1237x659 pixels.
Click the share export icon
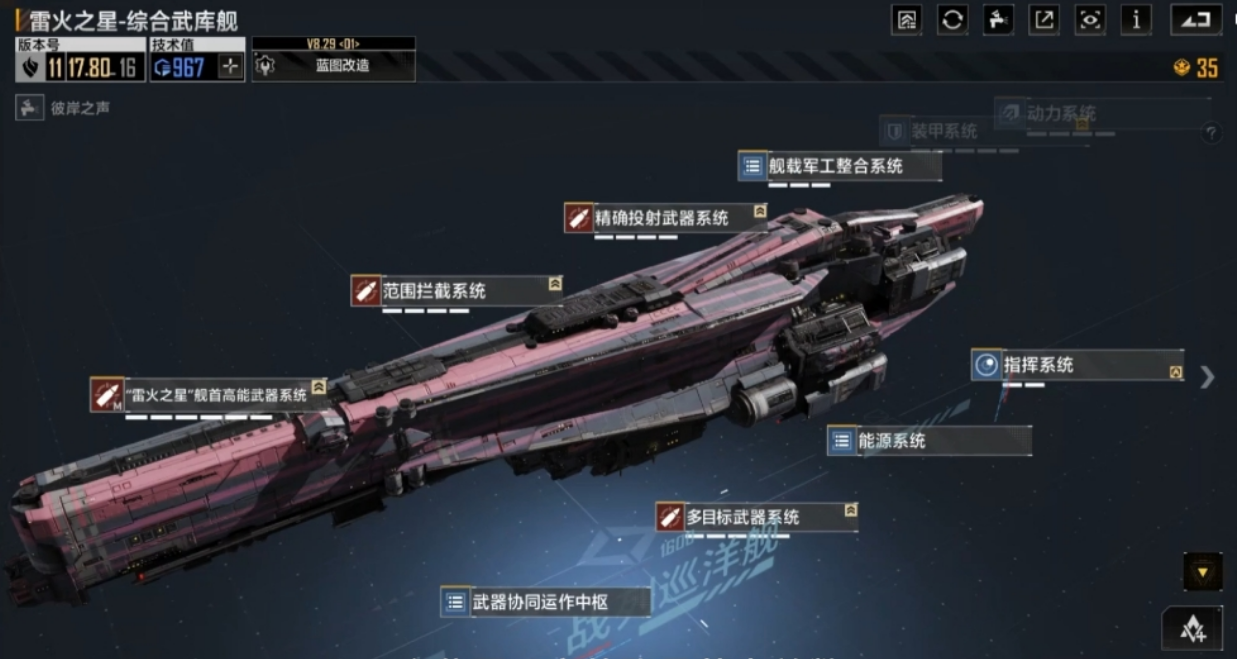pyautogui.click(x=1044, y=20)
